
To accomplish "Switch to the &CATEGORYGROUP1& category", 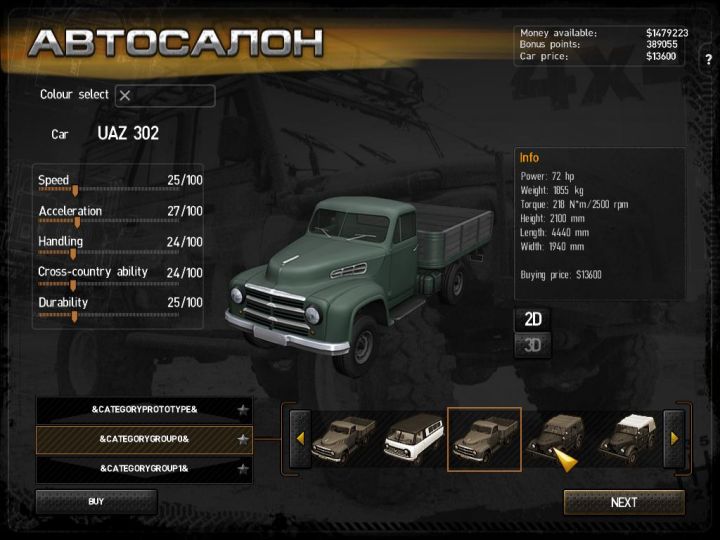I will pyautogui.click(x=144, y=468).
